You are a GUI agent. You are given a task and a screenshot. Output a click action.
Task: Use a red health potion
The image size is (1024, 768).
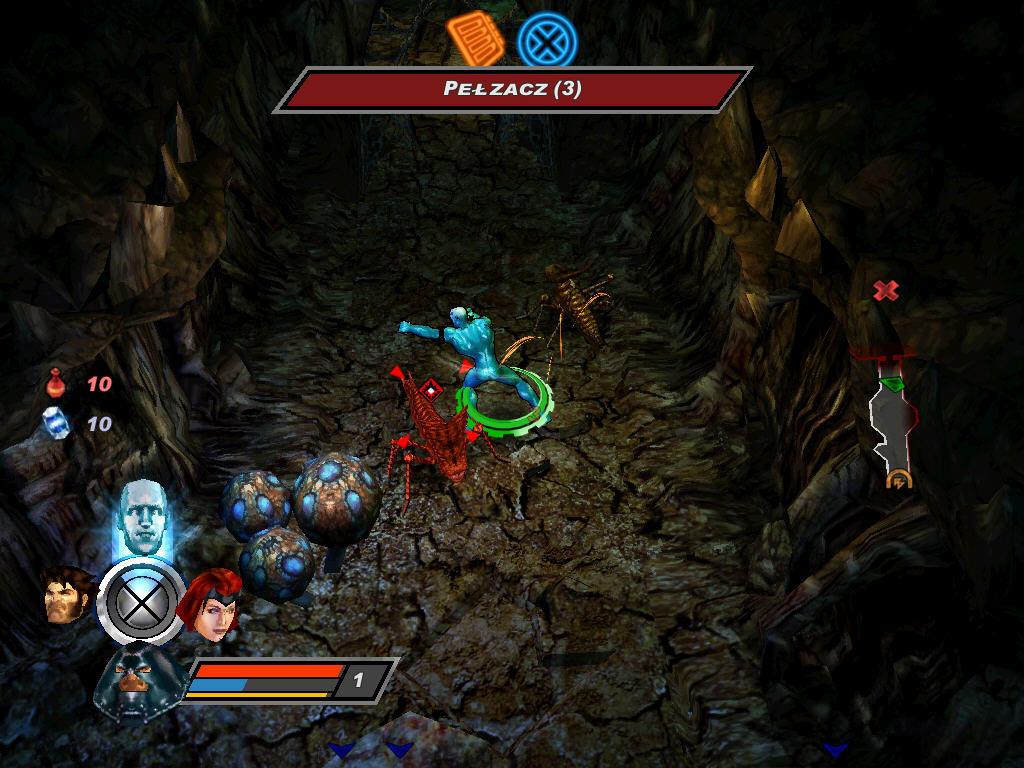point(56,383)
